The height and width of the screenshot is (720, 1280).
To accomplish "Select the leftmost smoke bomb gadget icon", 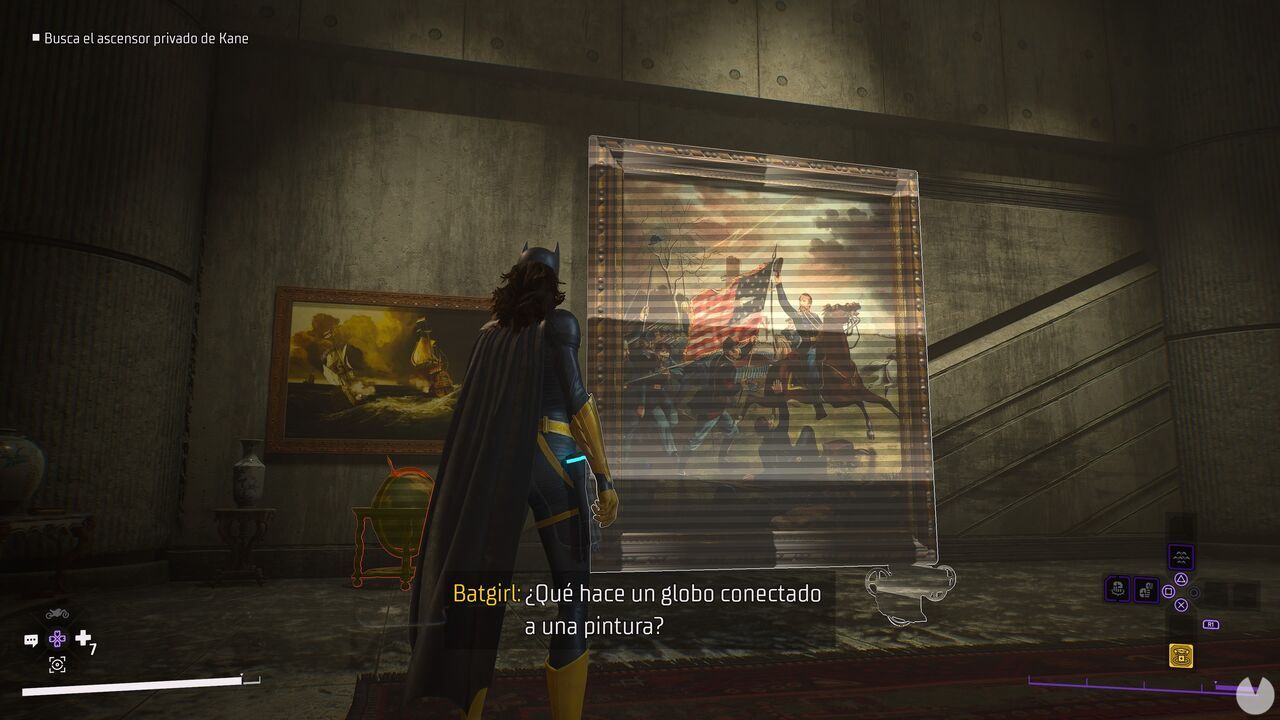I will tap(1117, 588).
